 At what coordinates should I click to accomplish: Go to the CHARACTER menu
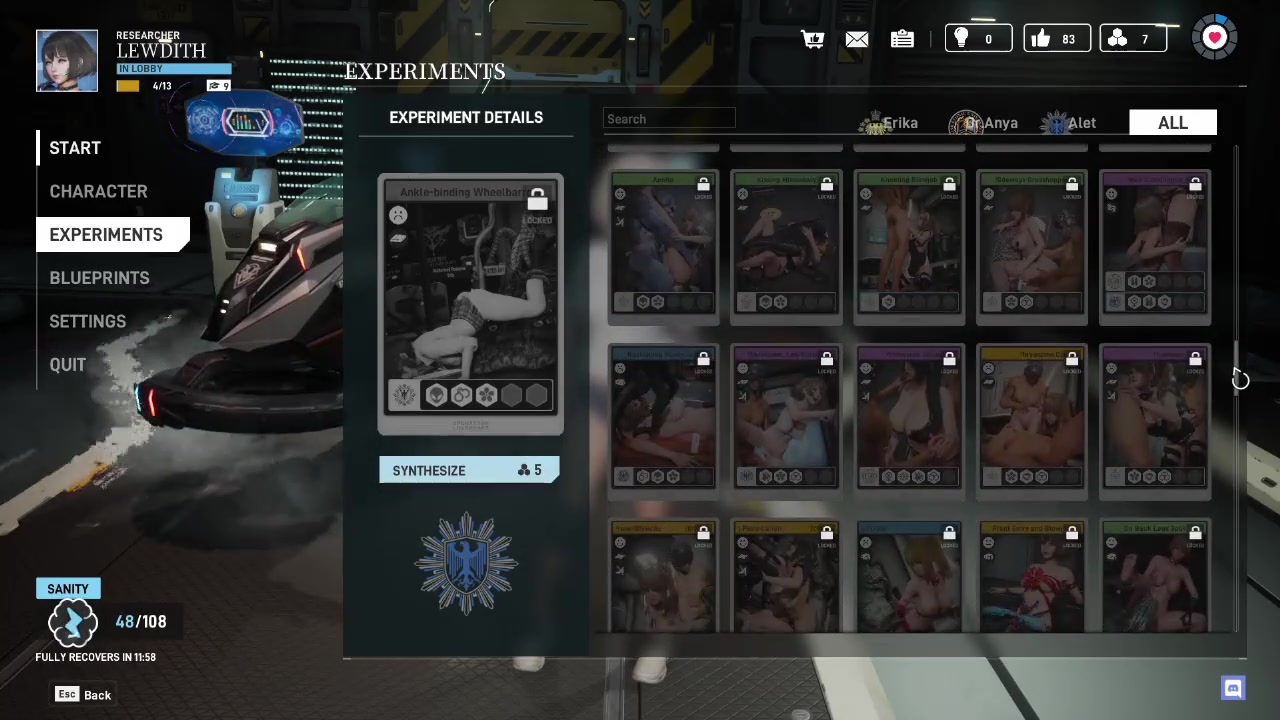tap(98, 191)
